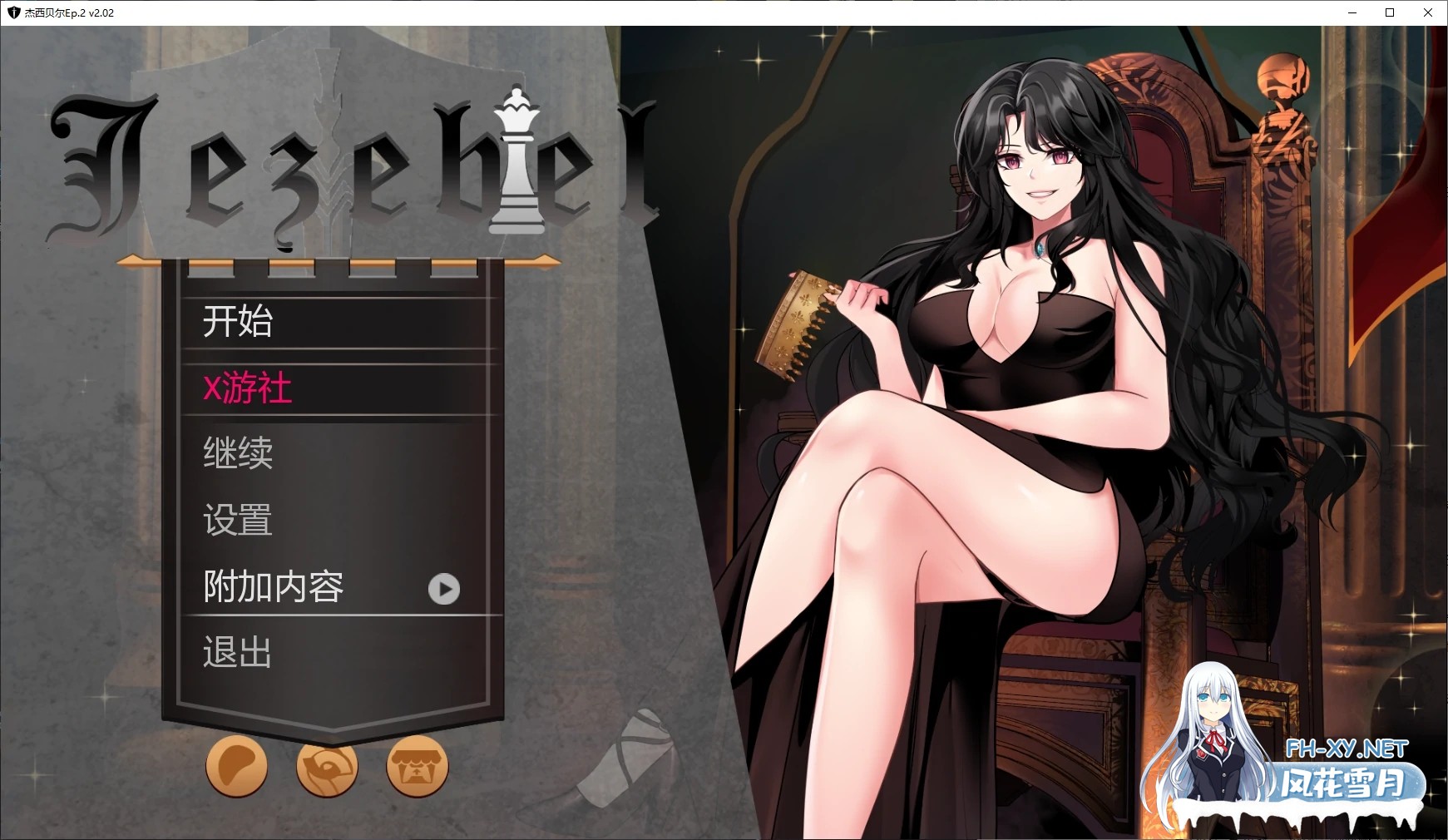
Task: Click 继续 to continue a saved game
Action: coord(239,454)
